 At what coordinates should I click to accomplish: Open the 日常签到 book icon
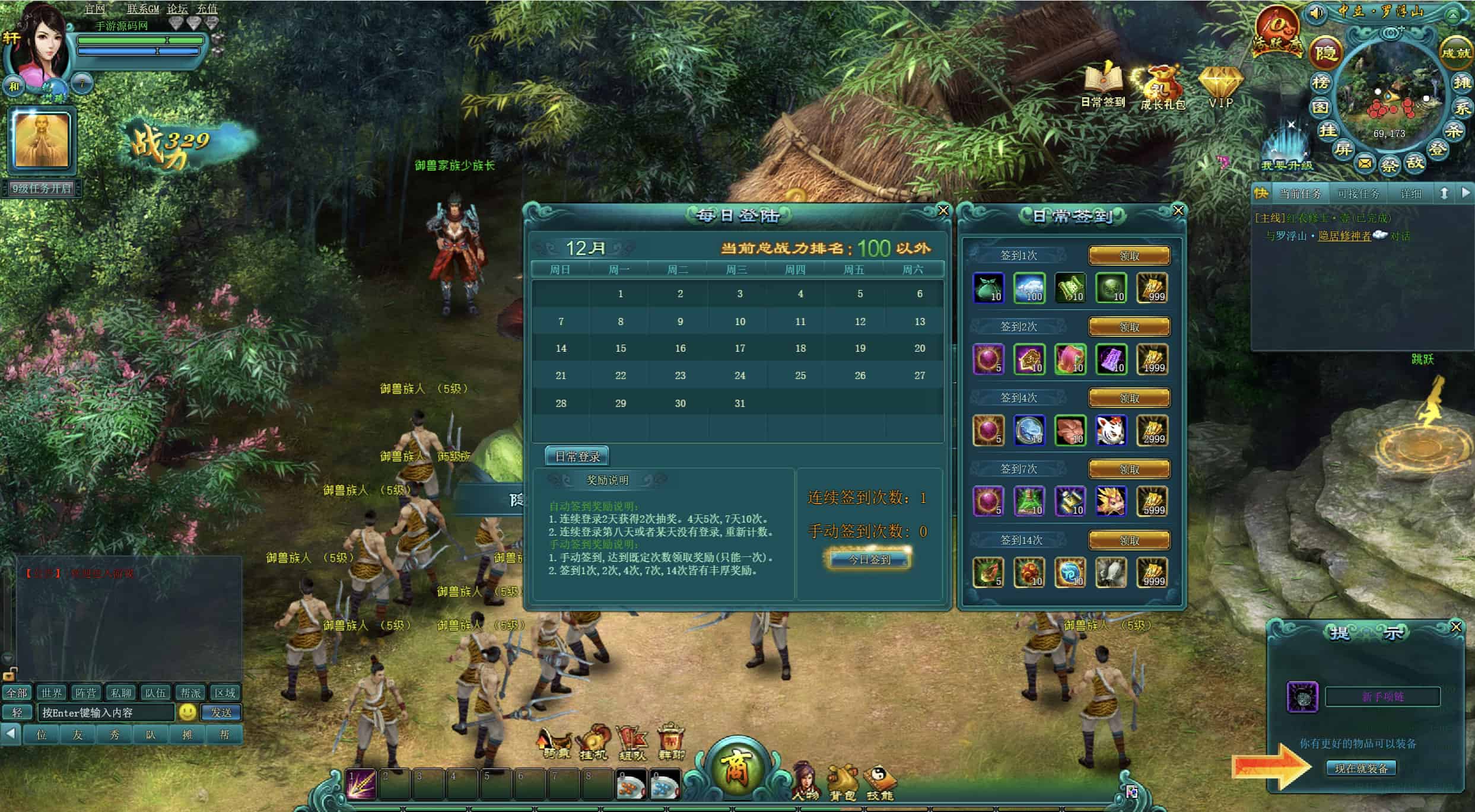[x=1103, y=83]
